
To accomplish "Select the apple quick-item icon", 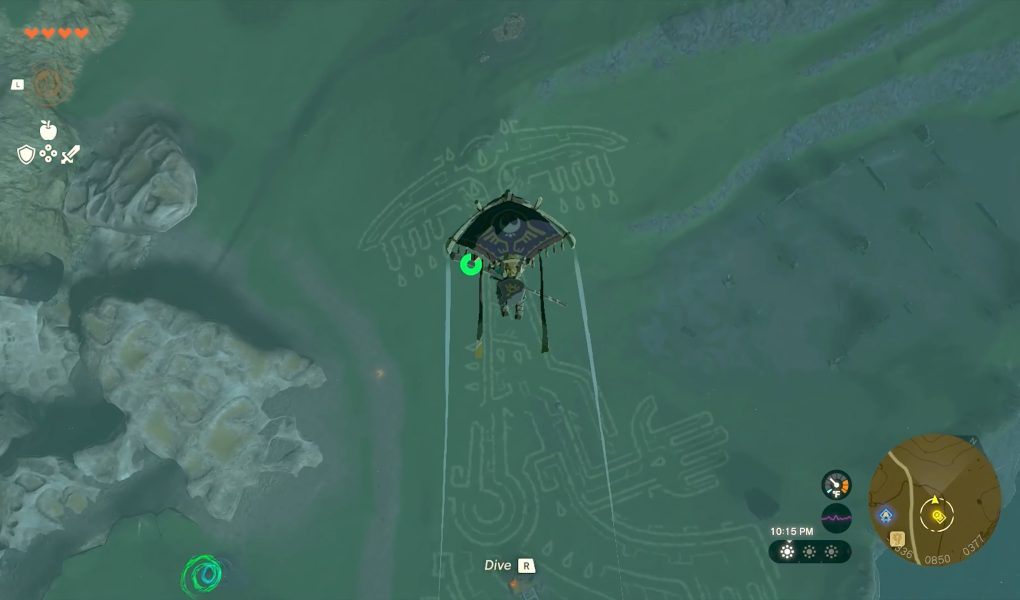I will 47,129.
